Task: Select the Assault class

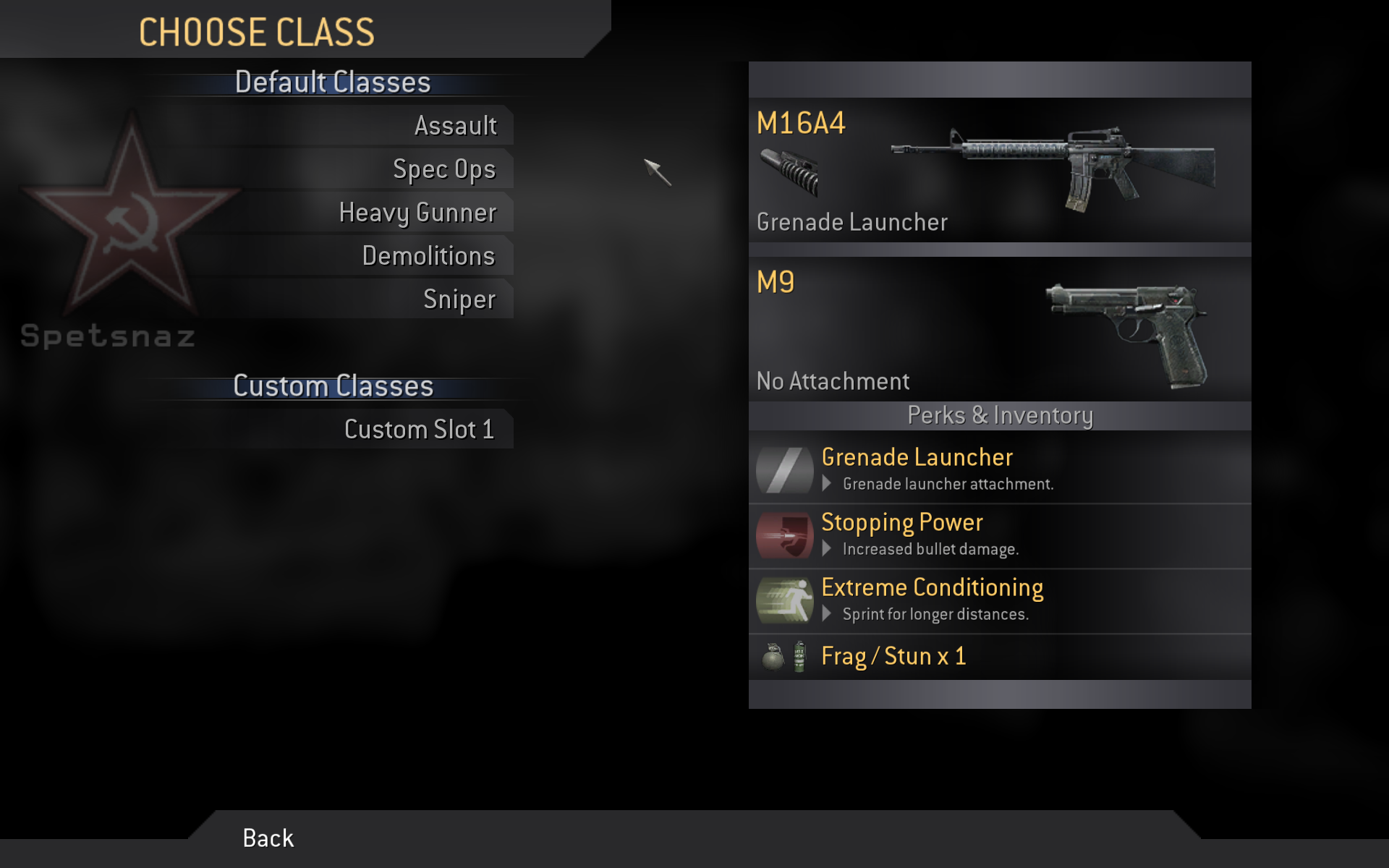Action: coord(455,126)
